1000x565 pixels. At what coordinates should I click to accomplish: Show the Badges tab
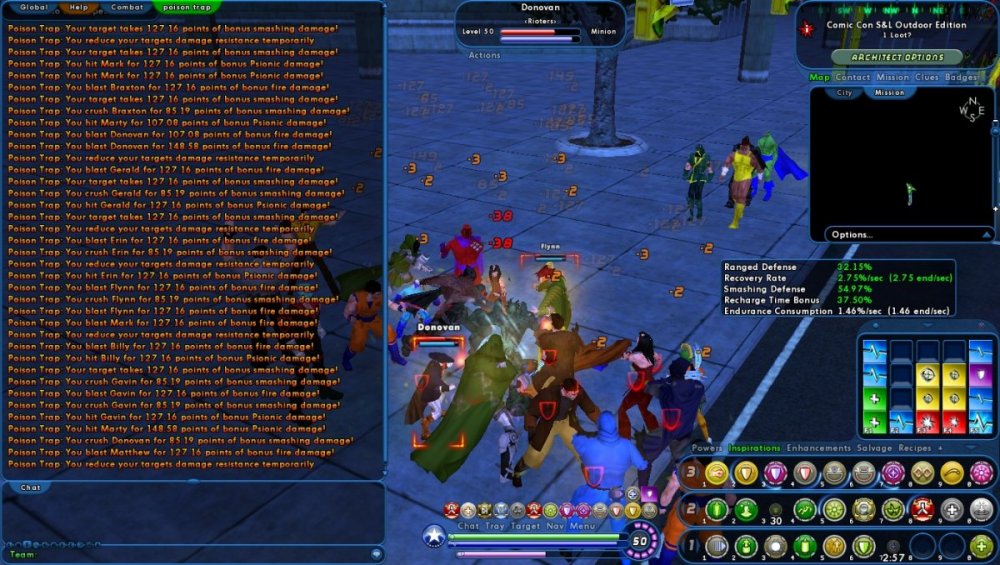tap(961, 77)
